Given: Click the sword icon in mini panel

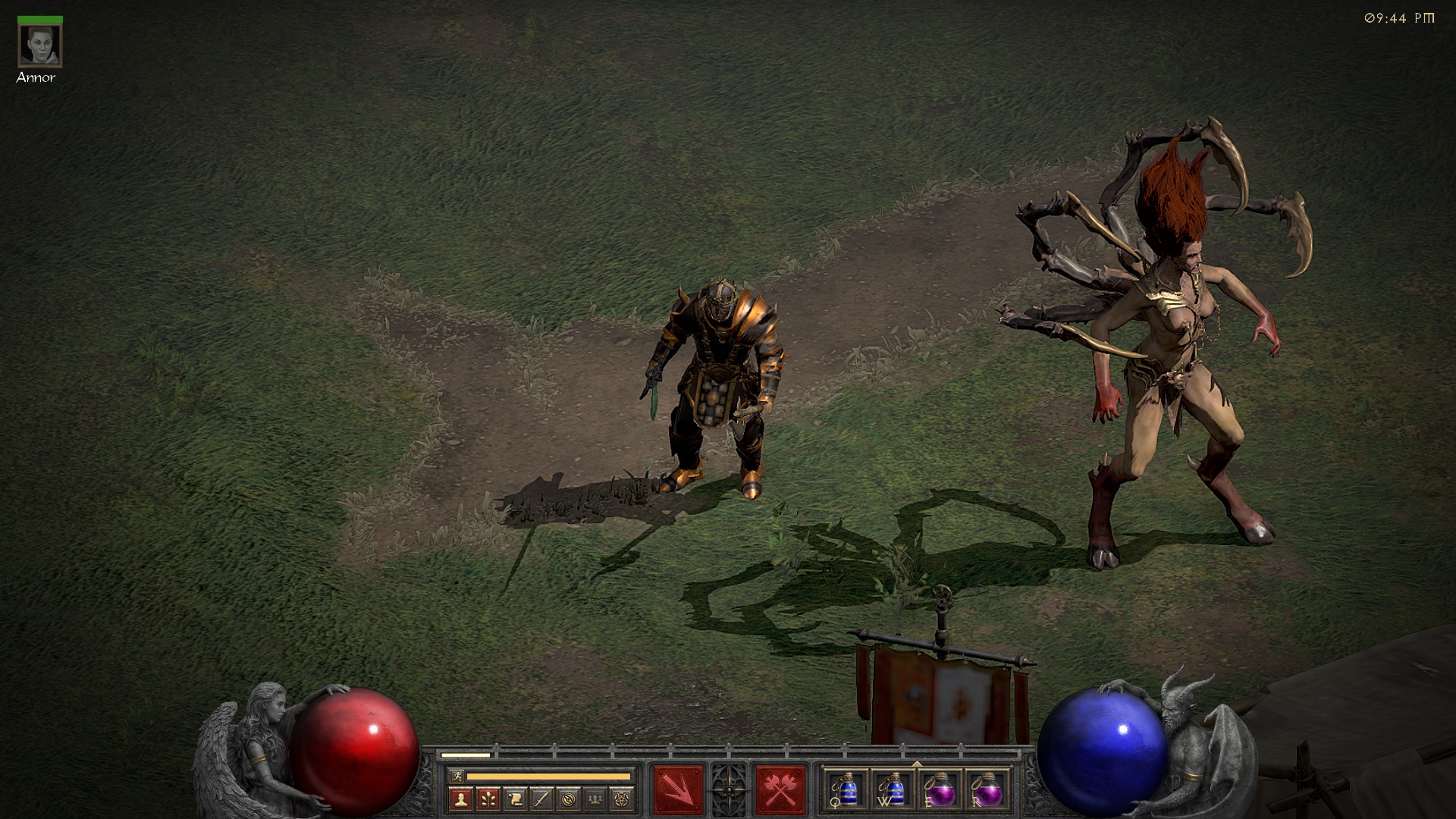Looking at the screenshot, I should pos(541,798).
